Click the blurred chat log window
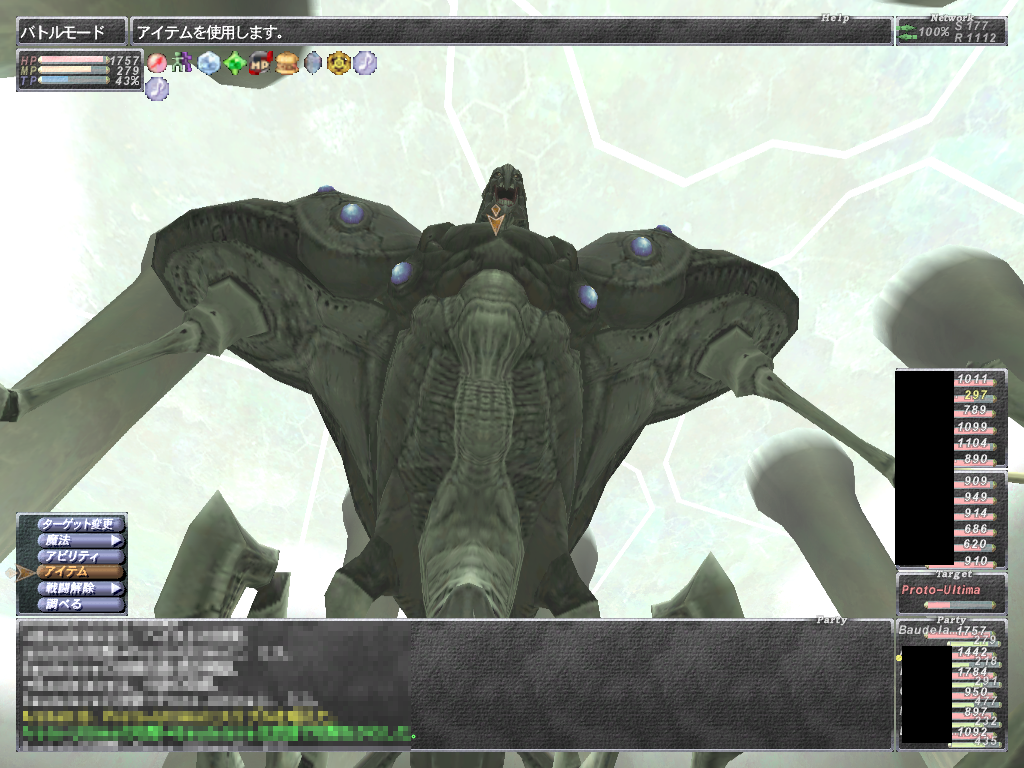Viewport: 1024px width, 768px height. tap(215, 684)
